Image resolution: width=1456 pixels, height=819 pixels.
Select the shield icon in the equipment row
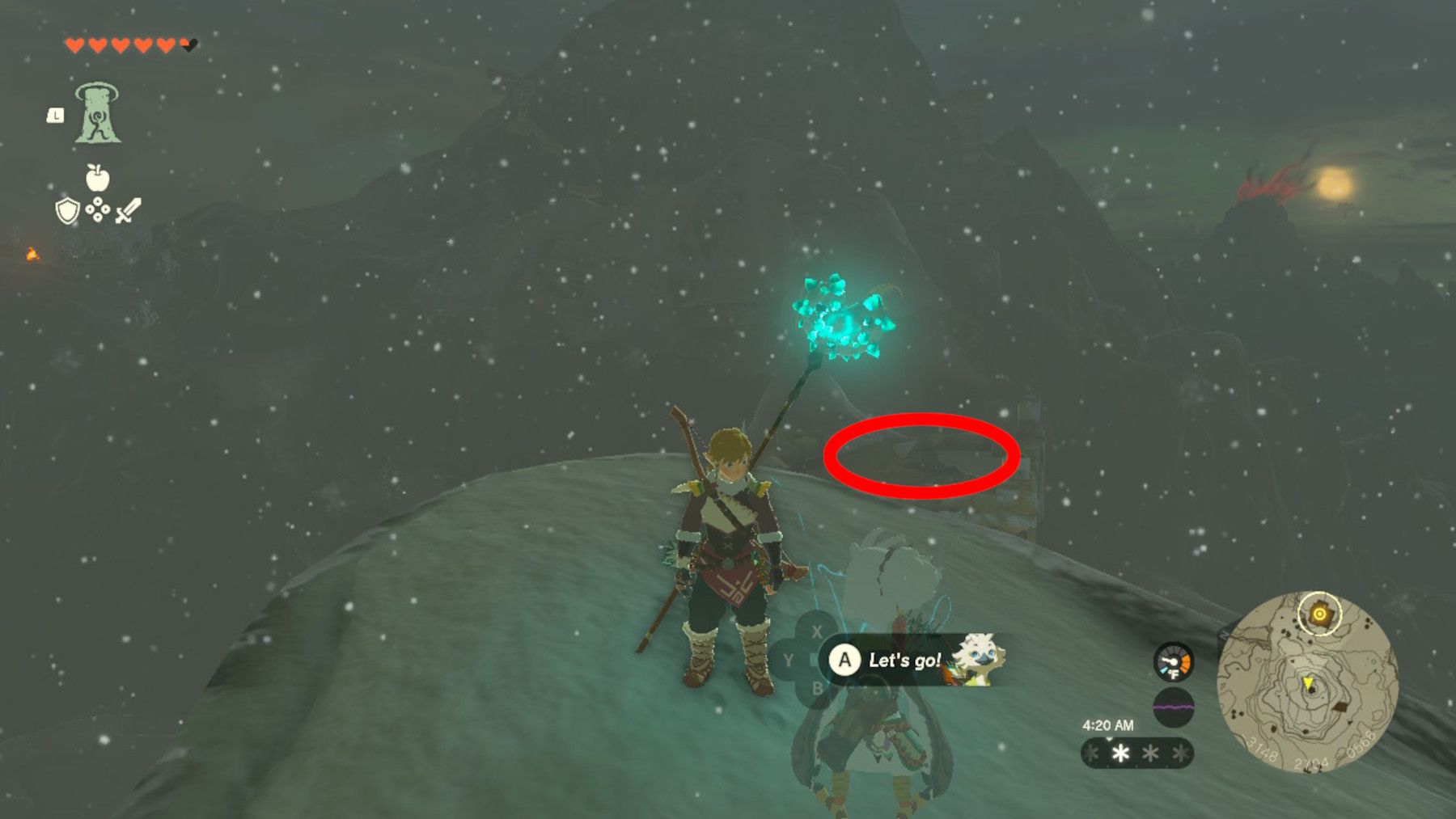tap(67, 211)
